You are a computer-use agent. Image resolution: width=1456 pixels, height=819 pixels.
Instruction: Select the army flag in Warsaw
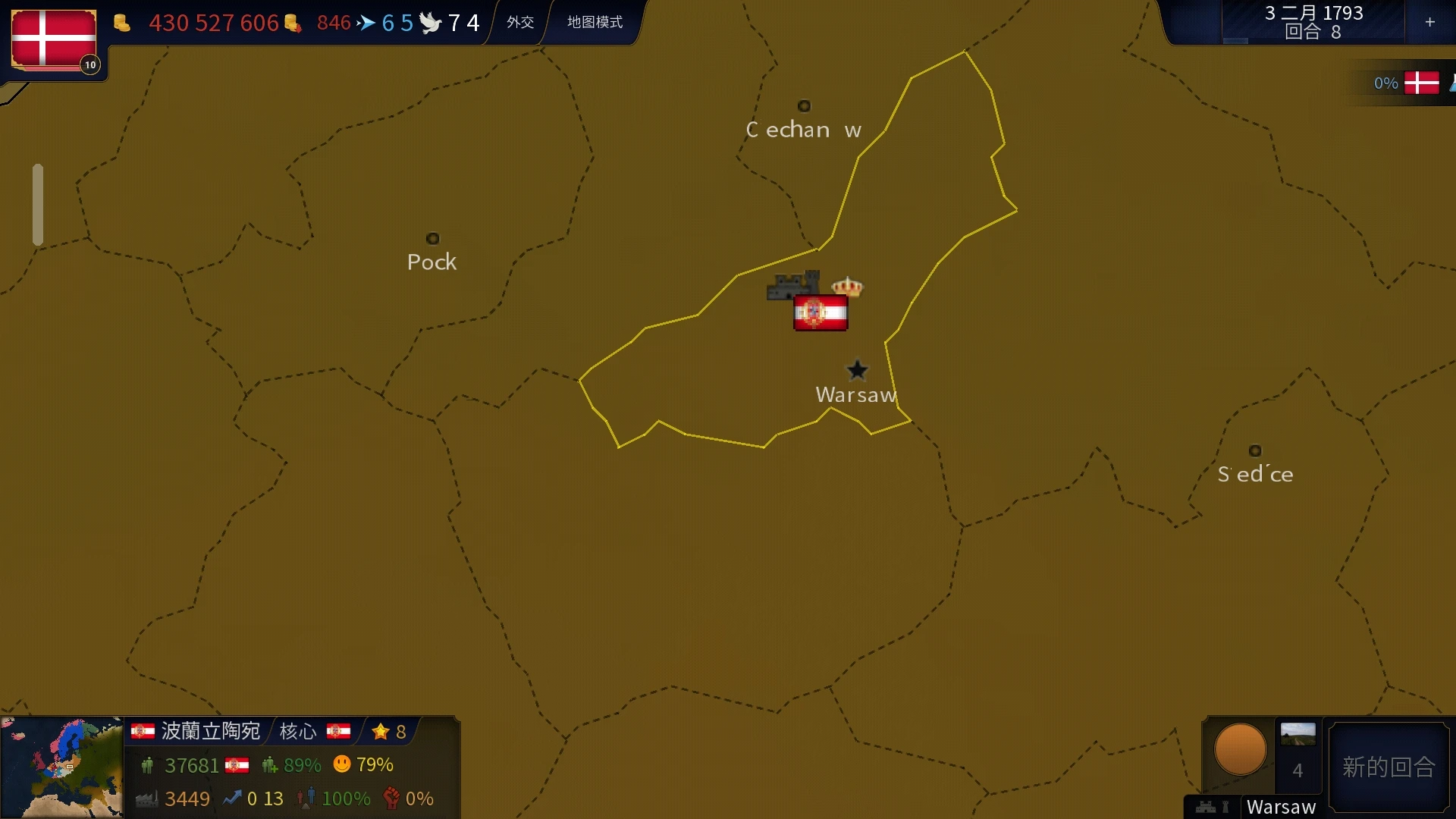click(x=821, y=312)
